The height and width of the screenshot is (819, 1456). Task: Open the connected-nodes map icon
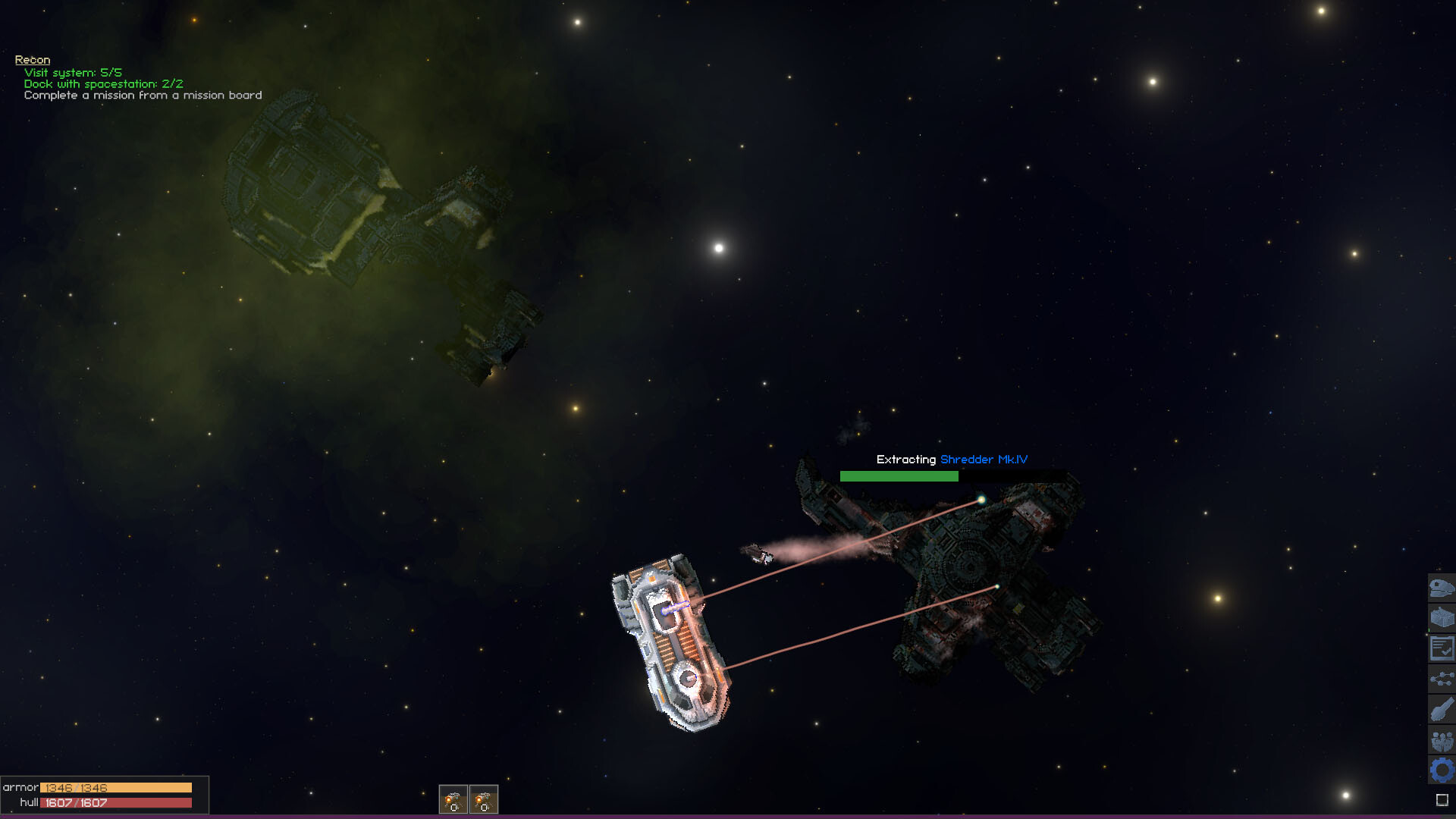[1442, 679]
